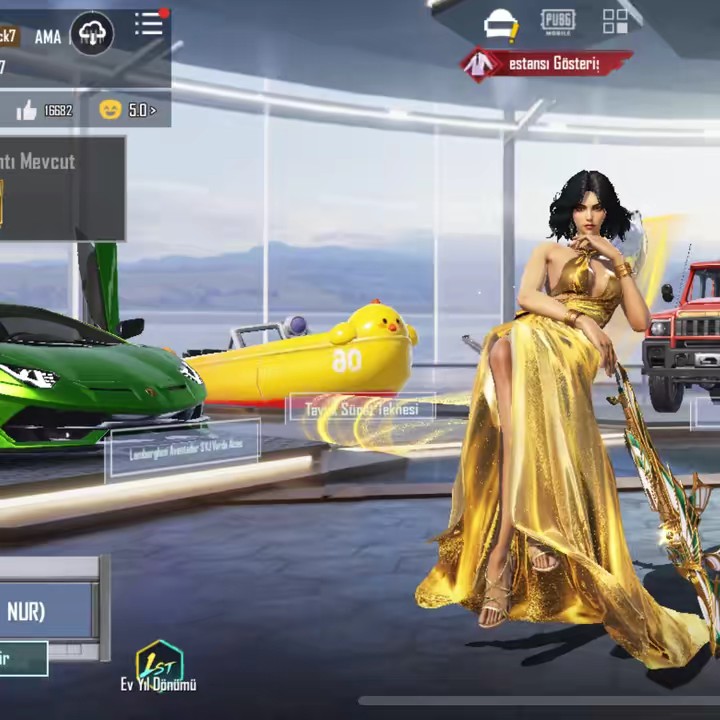720x720 pixels.
Task: Open the PUBG Mobile logo button
Action: click(x=558, y=21)
